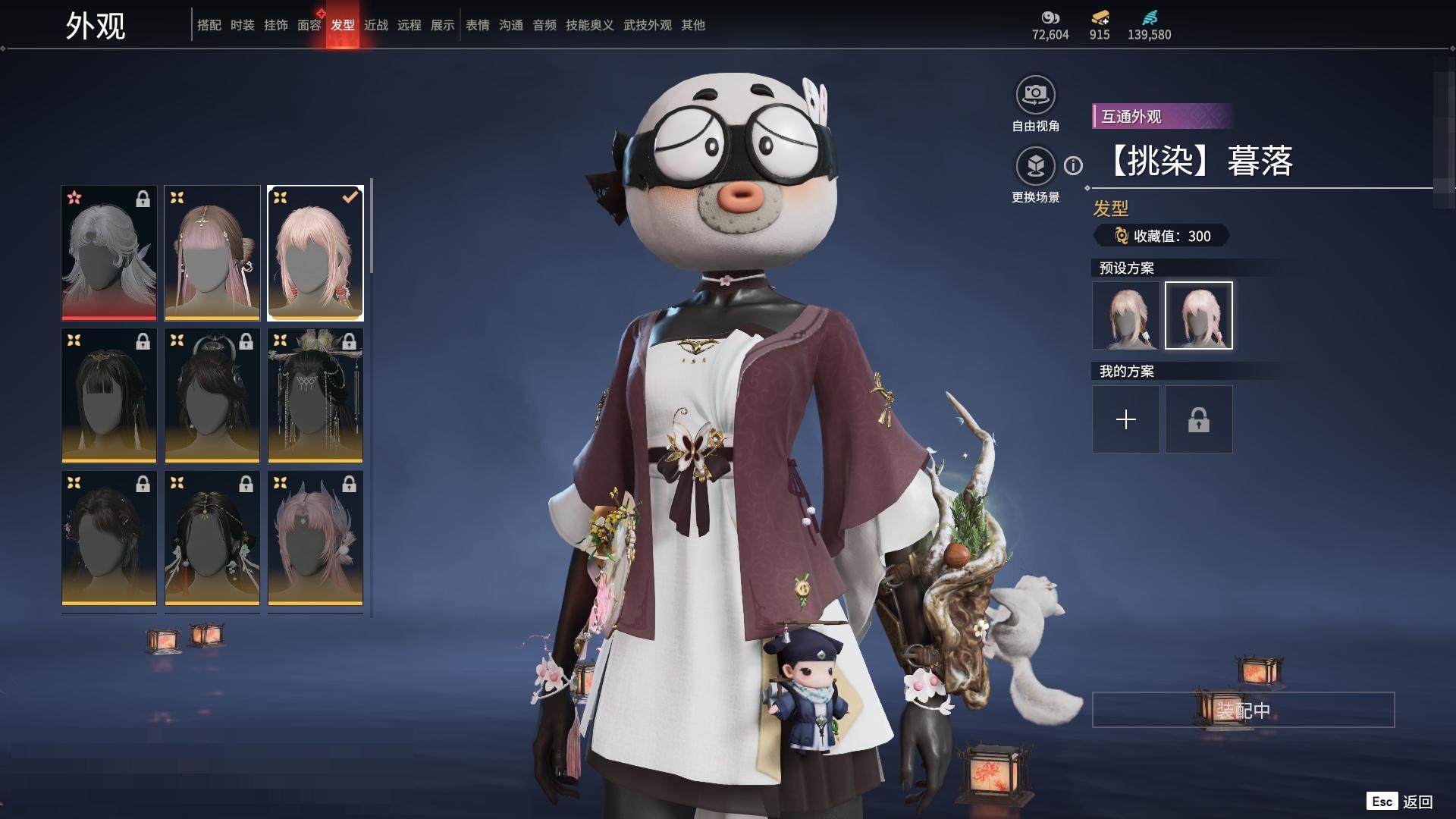
Task: Switch to the 其他 tab
Action: coord(692,25)
